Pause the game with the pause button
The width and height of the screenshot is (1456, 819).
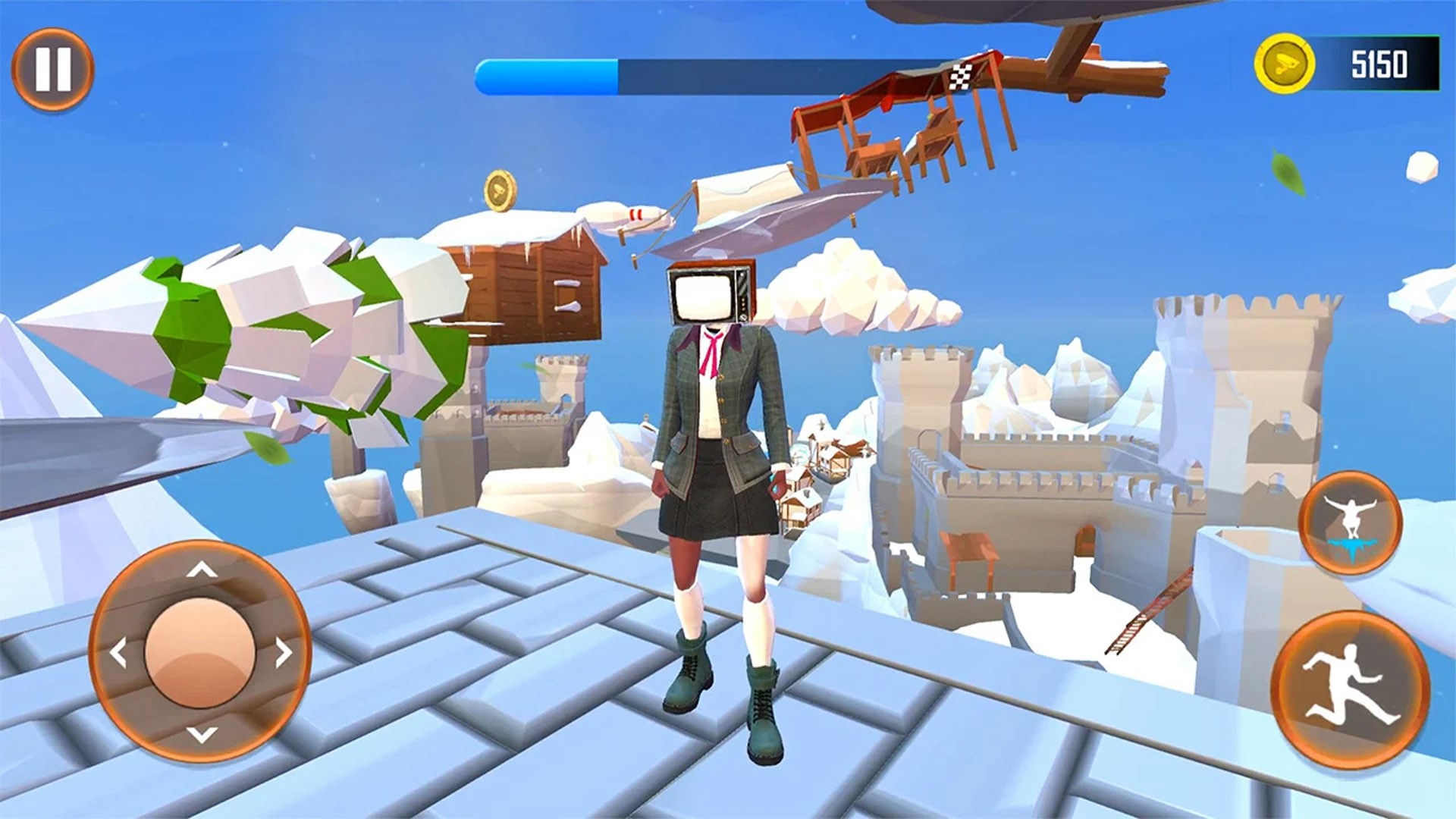[x=52, y=69]
